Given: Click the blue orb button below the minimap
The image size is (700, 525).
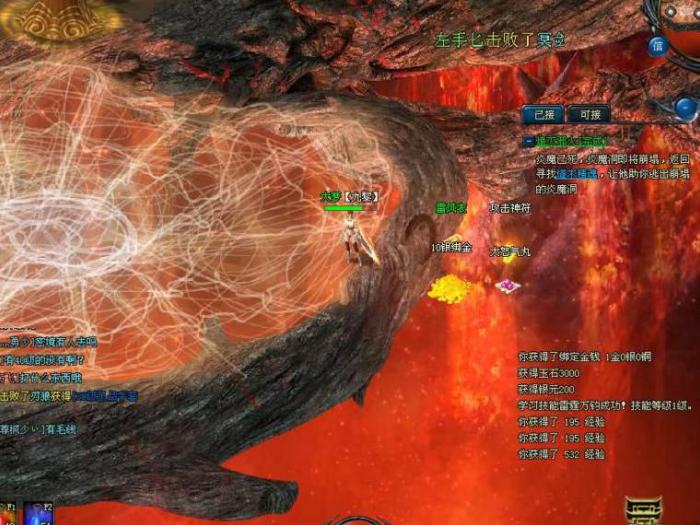Looking at the screenshot, I should pyautogui.click(x=685, y=108).
